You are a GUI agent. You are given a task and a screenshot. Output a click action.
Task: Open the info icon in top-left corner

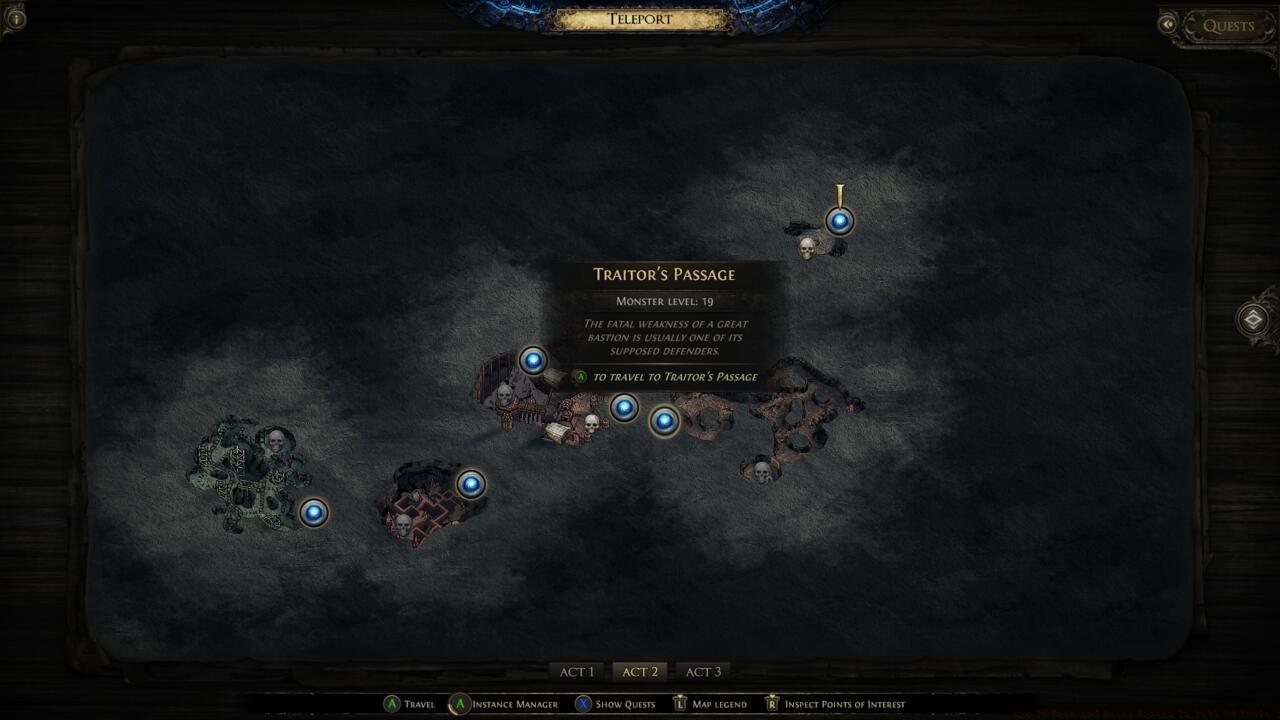pos(16,17)
